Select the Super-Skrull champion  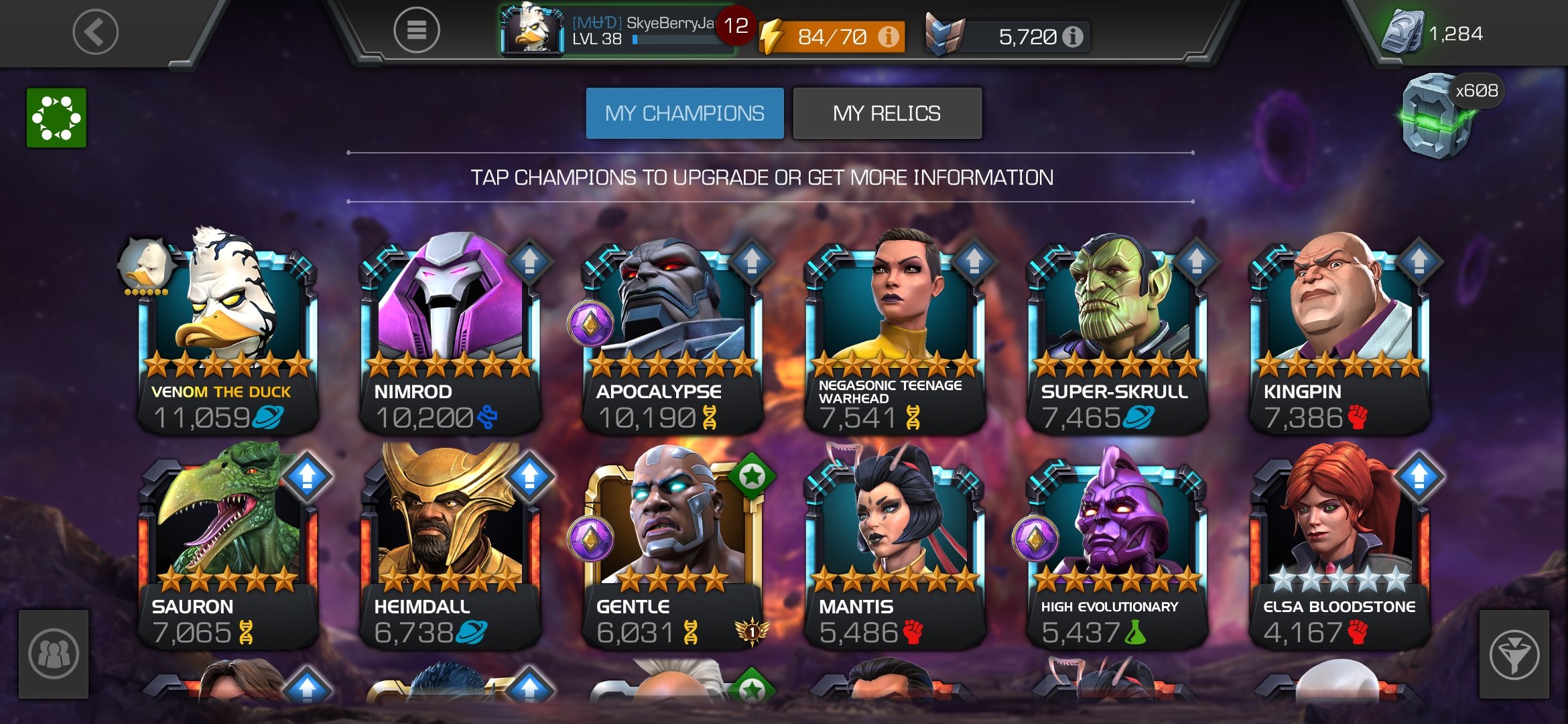pyautogui.click(x=1116, y=335)
